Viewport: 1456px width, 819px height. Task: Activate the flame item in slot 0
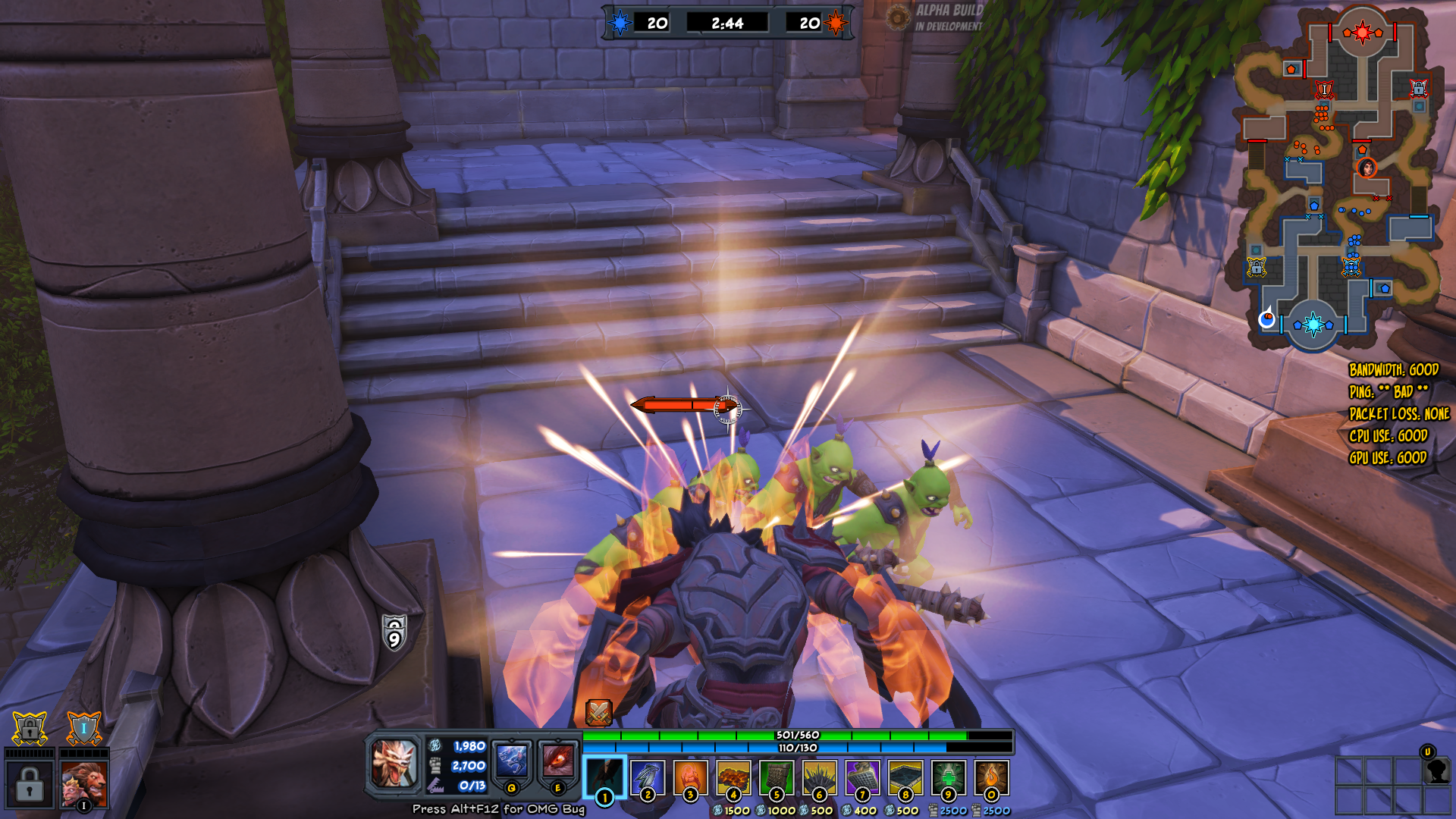coord(991,777)
